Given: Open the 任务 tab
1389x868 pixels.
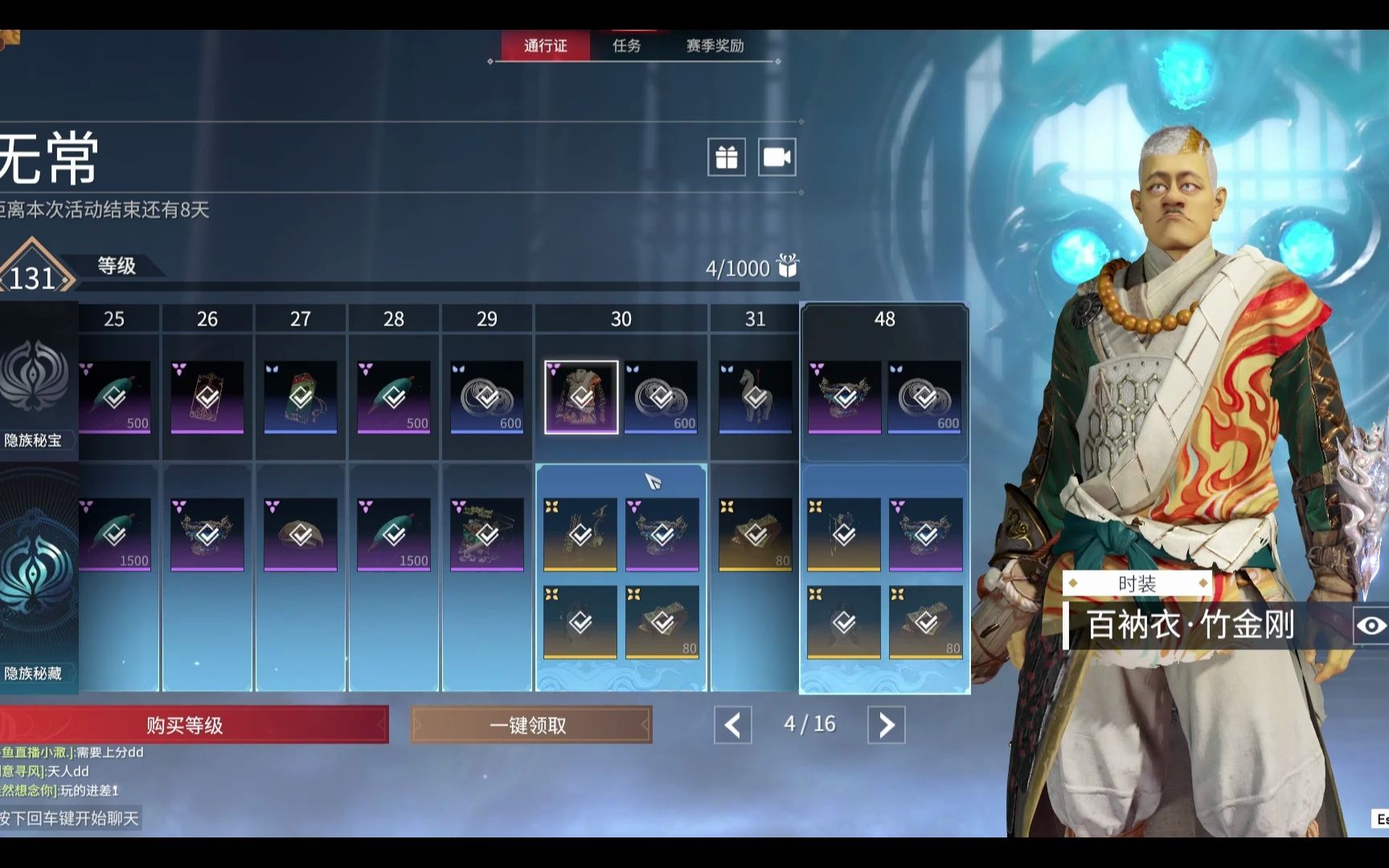Looking at the screenshot, I should coord(627,46).
